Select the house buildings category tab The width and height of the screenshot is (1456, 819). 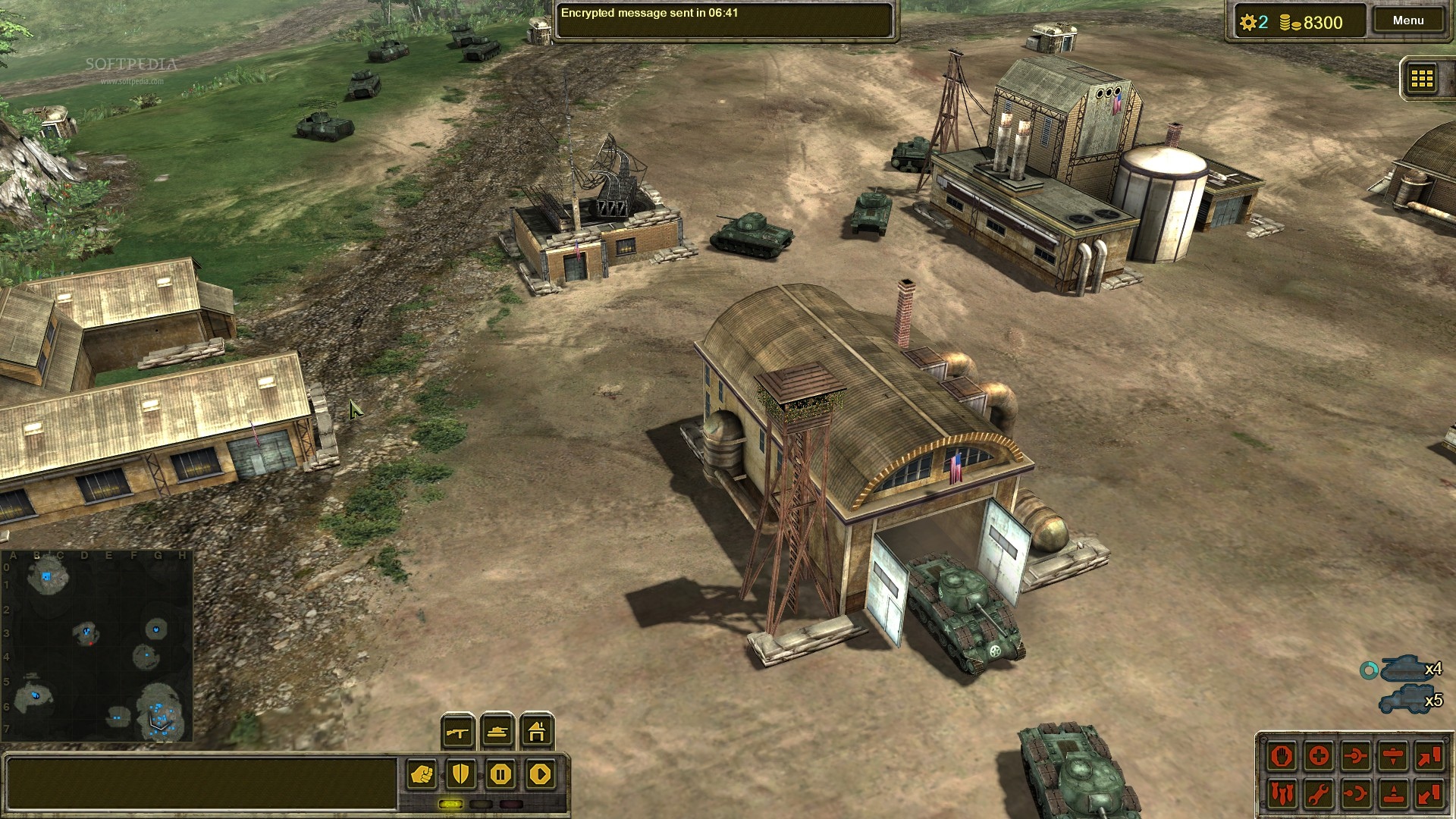537,732
